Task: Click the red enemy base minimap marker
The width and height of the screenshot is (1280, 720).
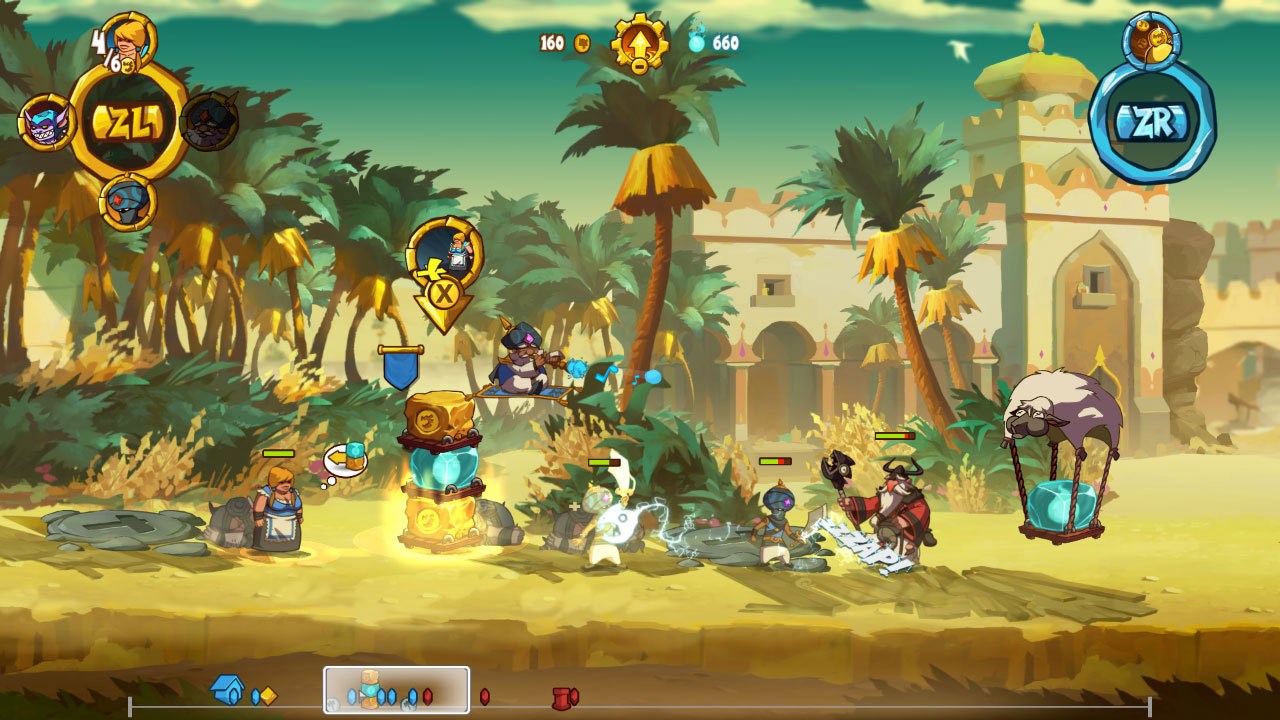Action: (564, 697)
